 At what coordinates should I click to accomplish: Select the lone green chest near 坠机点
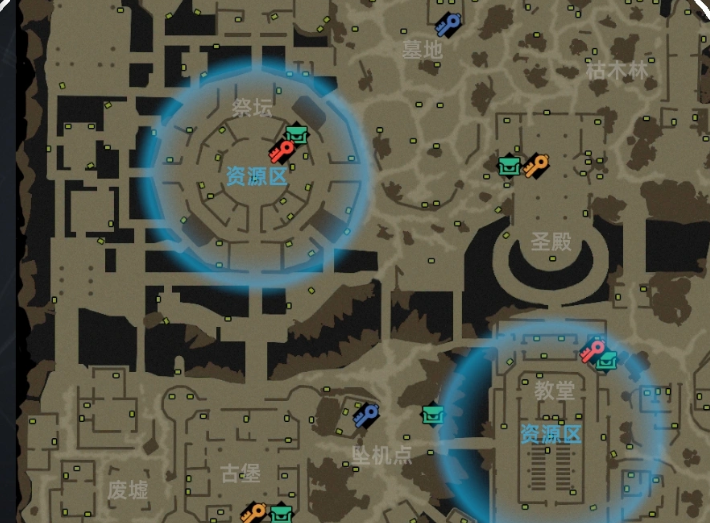432,413
